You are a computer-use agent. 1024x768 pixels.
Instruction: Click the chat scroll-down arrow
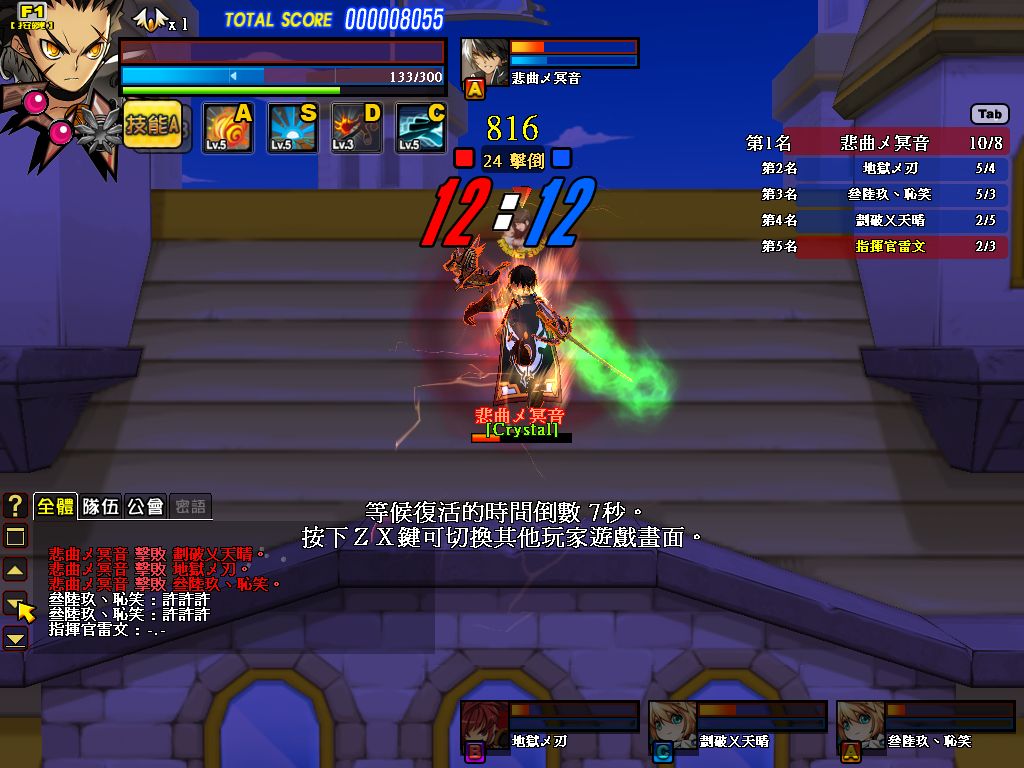[15, 603]
